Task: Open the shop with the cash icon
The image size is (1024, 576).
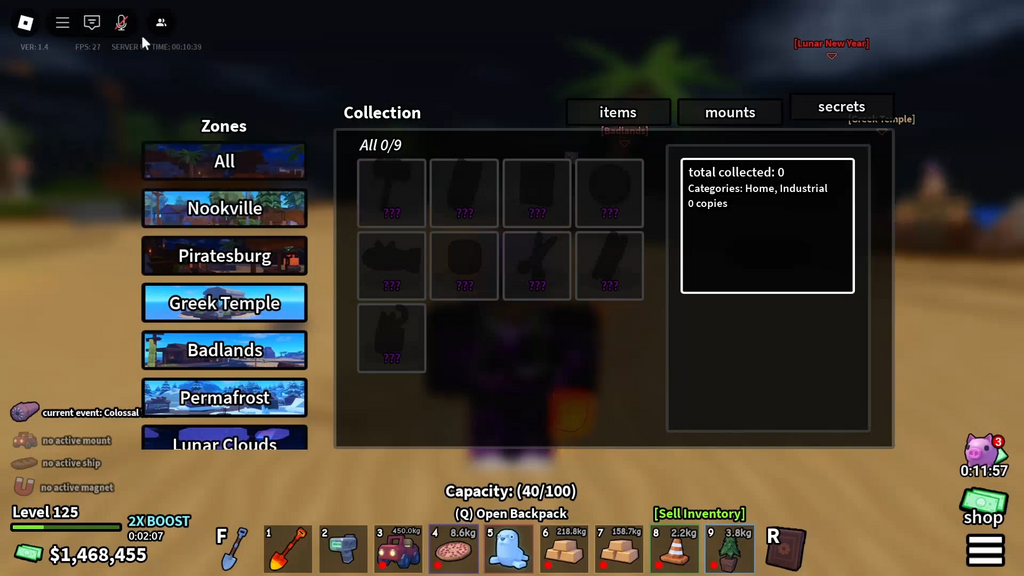Action: (983, 506)
